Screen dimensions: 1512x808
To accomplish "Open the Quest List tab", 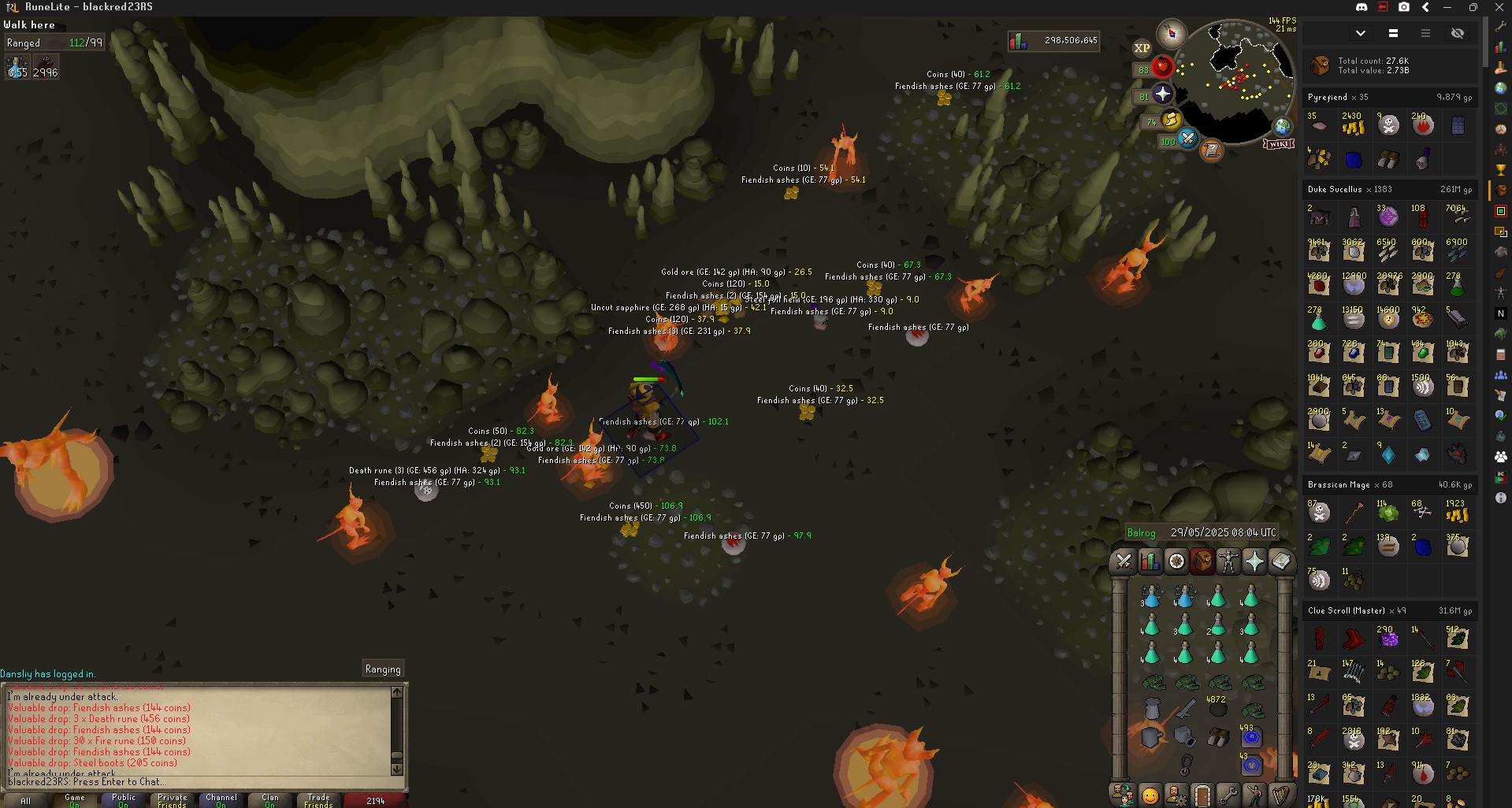I will click(x=1176, y=561).
